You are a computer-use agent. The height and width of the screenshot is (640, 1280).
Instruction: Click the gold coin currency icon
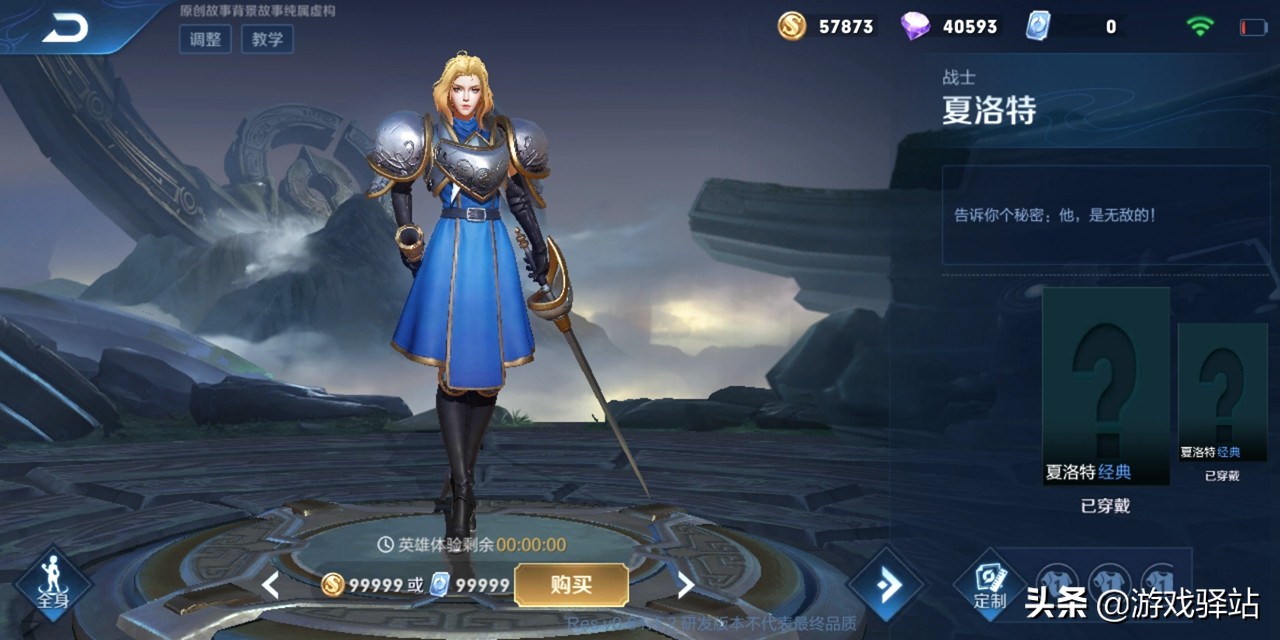792,26
